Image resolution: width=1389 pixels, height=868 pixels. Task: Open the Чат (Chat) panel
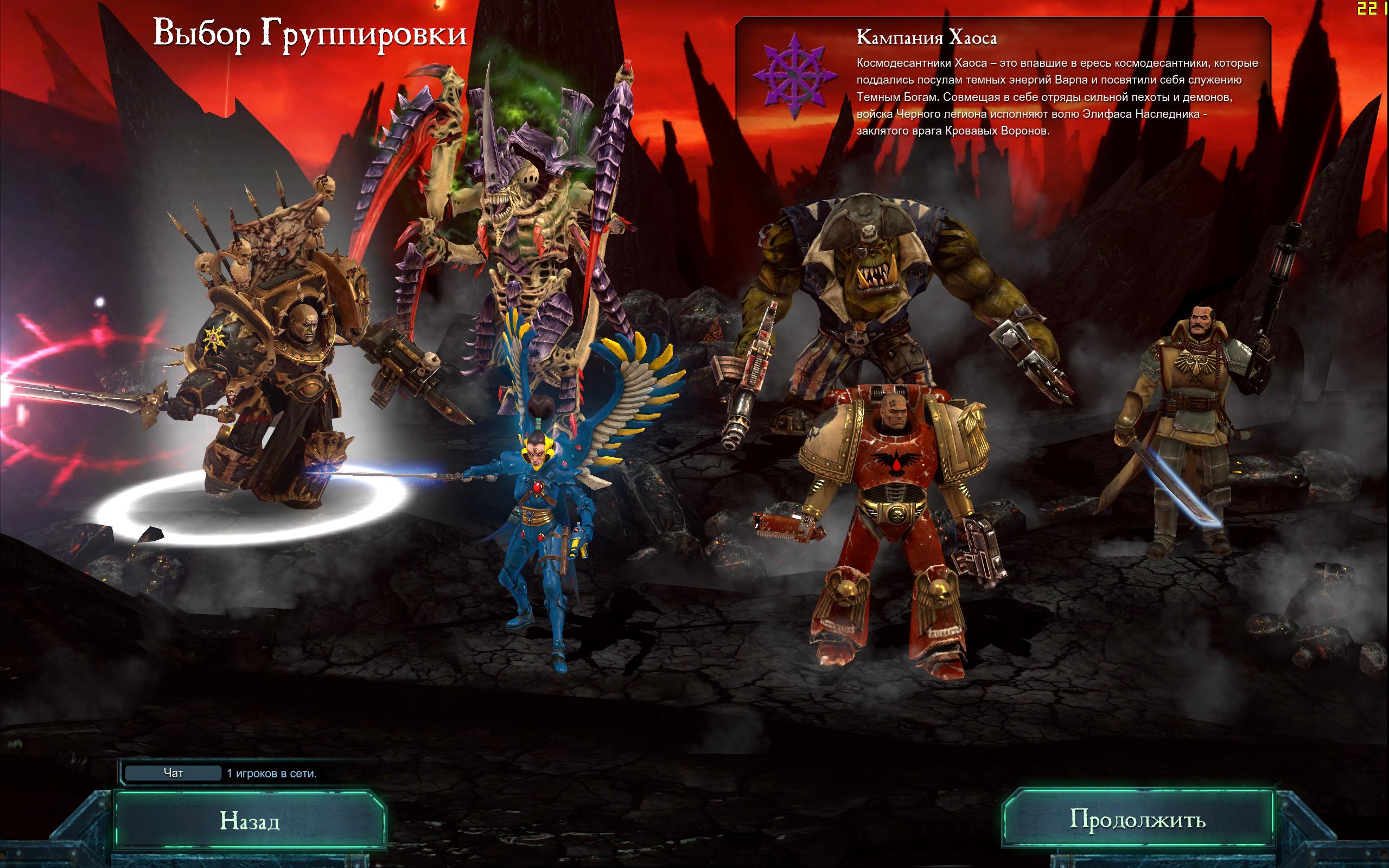pyautogui.click(x=173, y=773)
